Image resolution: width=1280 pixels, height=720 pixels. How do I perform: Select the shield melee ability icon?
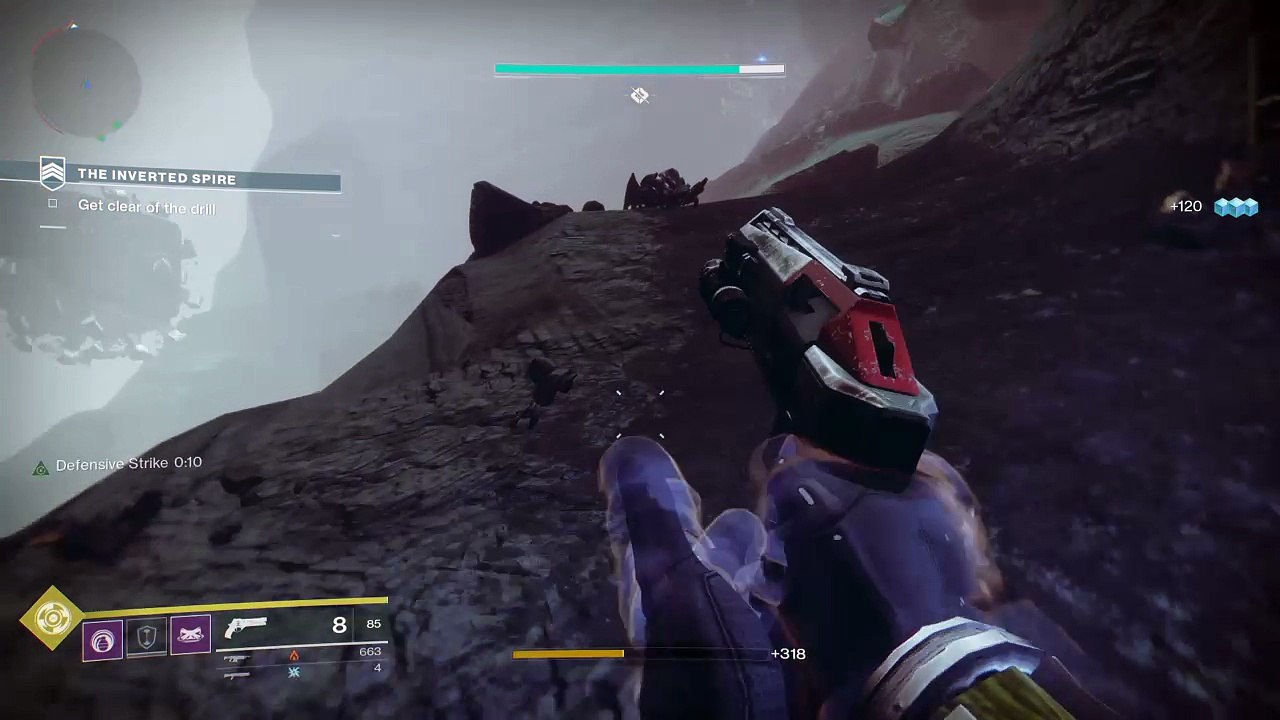click(146, 638)
